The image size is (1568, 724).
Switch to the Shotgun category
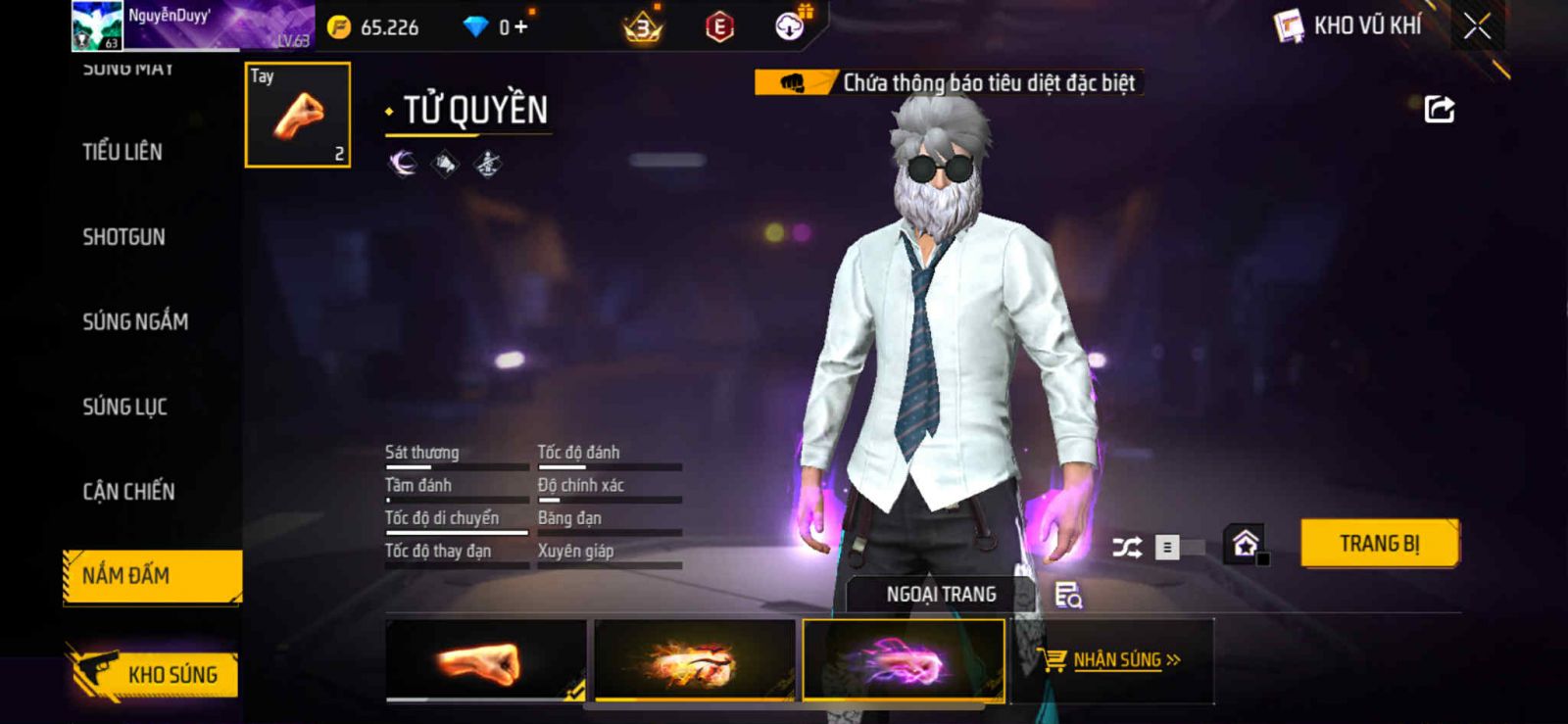[x=123, y=237]
